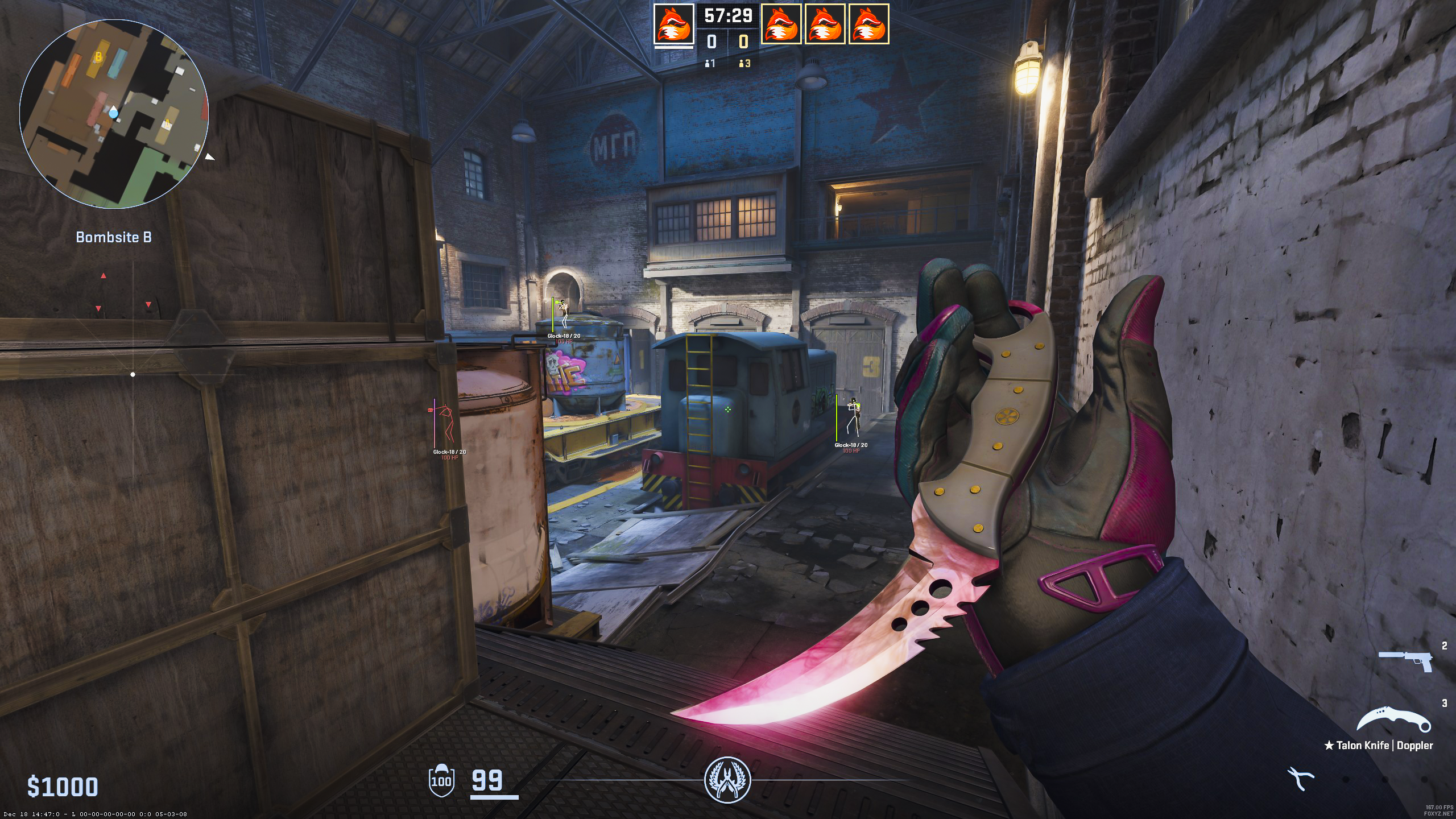Image resolution: width=1456 pixels, height=819 pixels.
Task: Select the lone fox avatar left of the timer
Action: point(673,24)
